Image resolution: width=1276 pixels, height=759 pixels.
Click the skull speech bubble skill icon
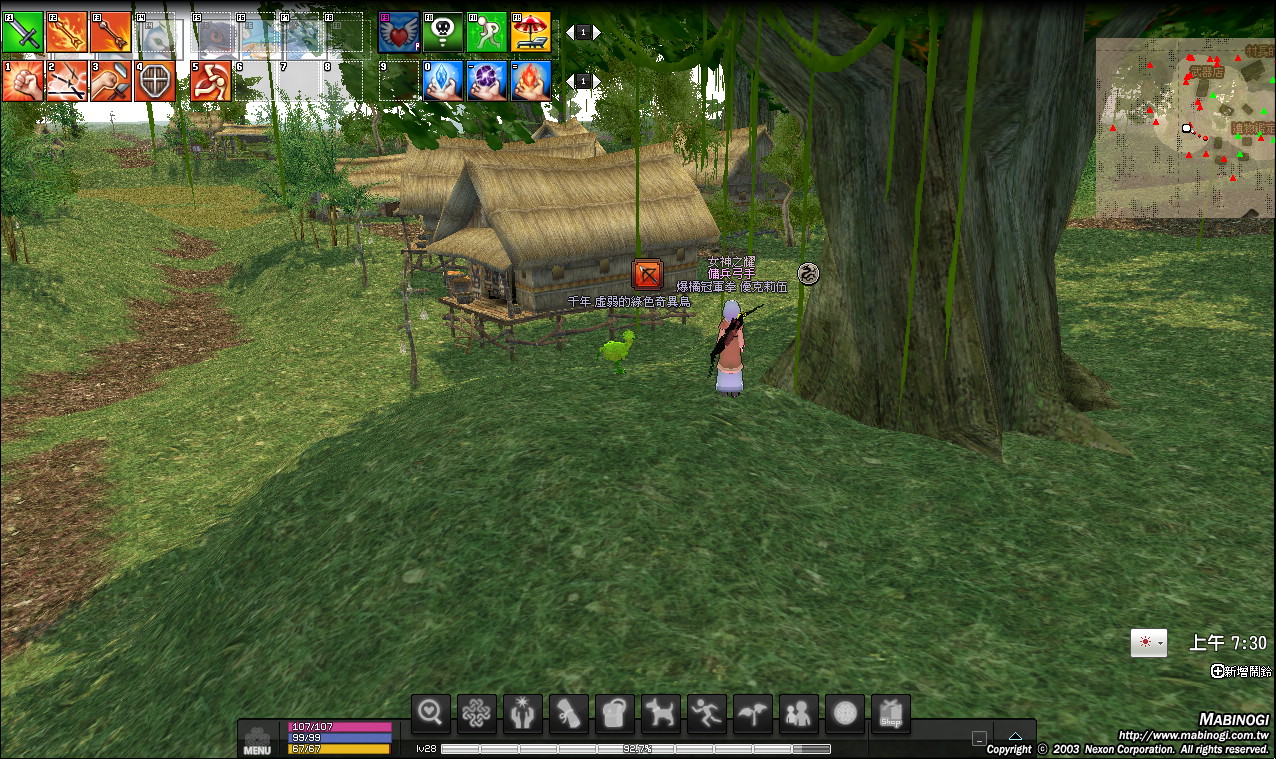click(443, 32)
